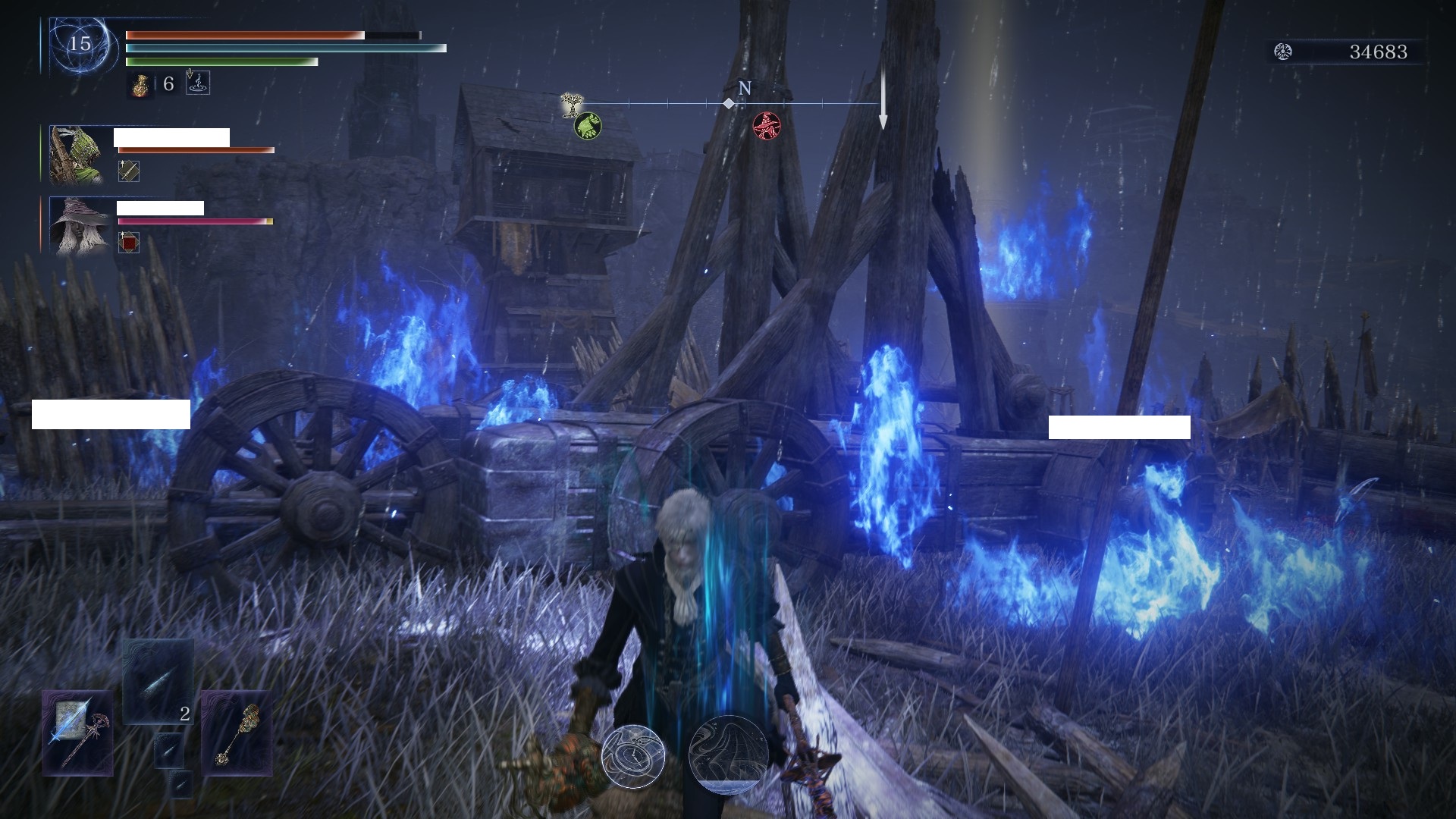The image size is (1456, 819).
Task: Click the green hooded ally marker on the compass
Action: (588, 124)
